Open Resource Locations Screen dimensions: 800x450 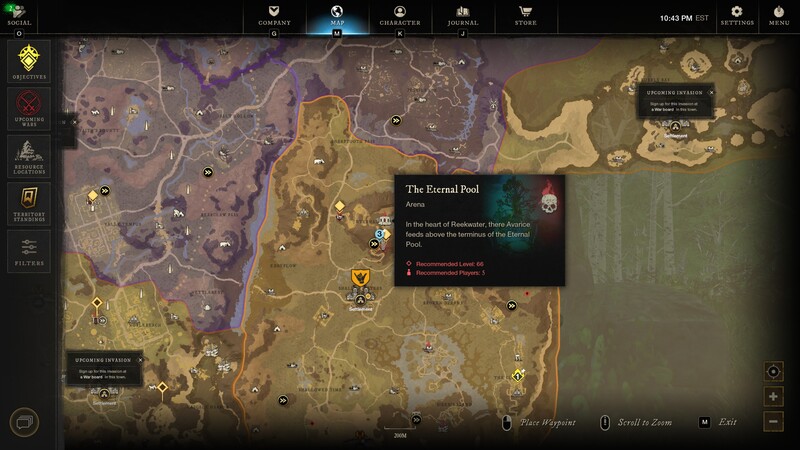point(29,155)
